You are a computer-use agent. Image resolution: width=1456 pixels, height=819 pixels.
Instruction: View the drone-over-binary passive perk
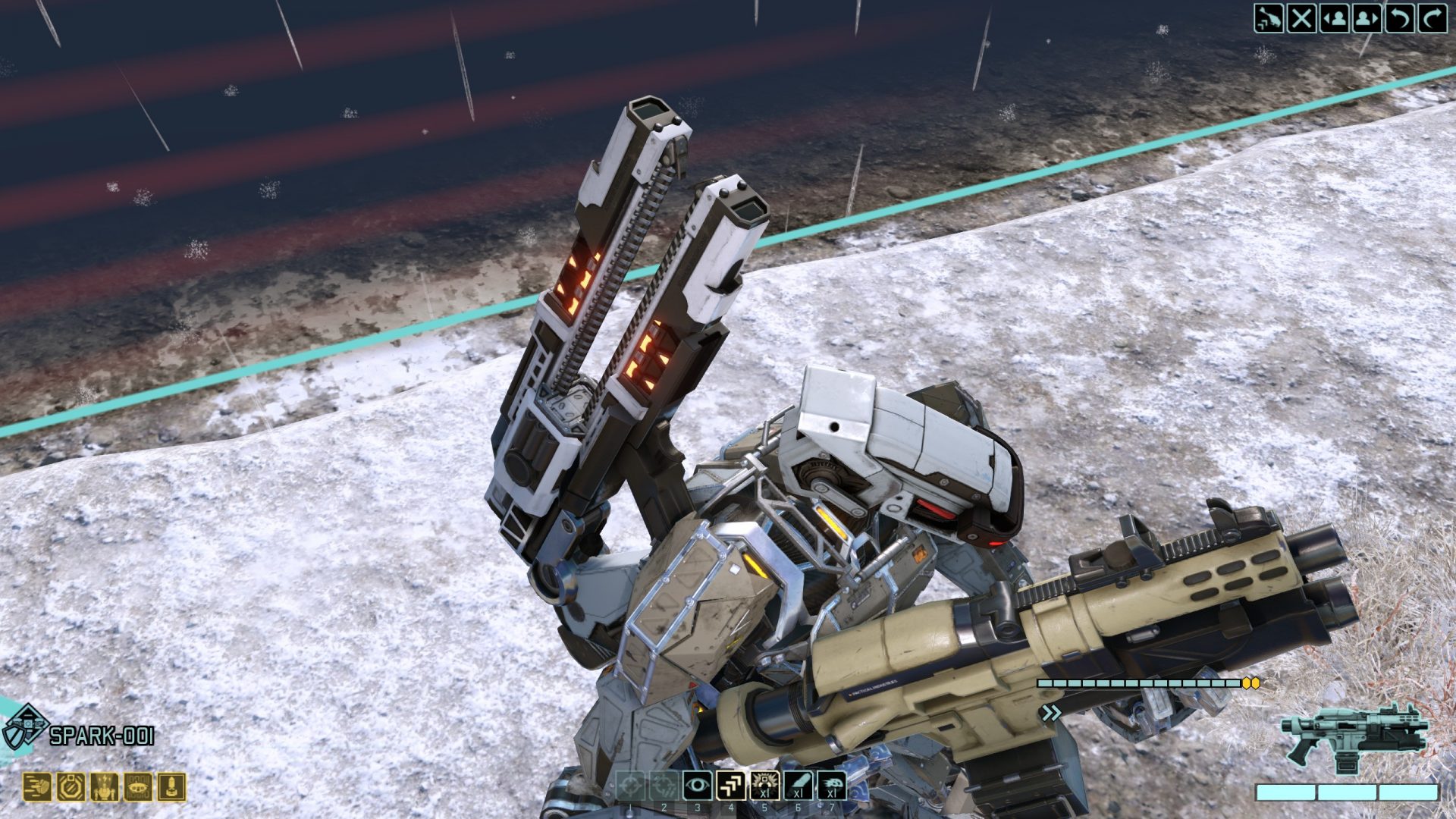(x=138, y=787)
